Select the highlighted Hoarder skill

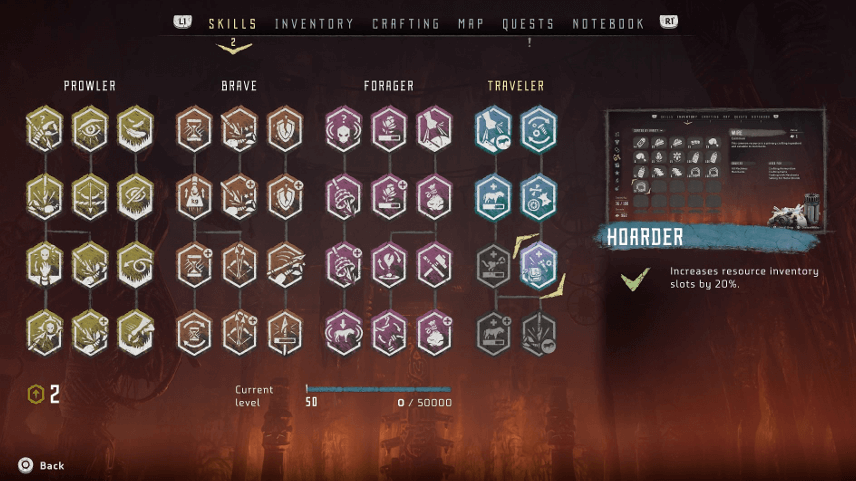tap(538, 265)
